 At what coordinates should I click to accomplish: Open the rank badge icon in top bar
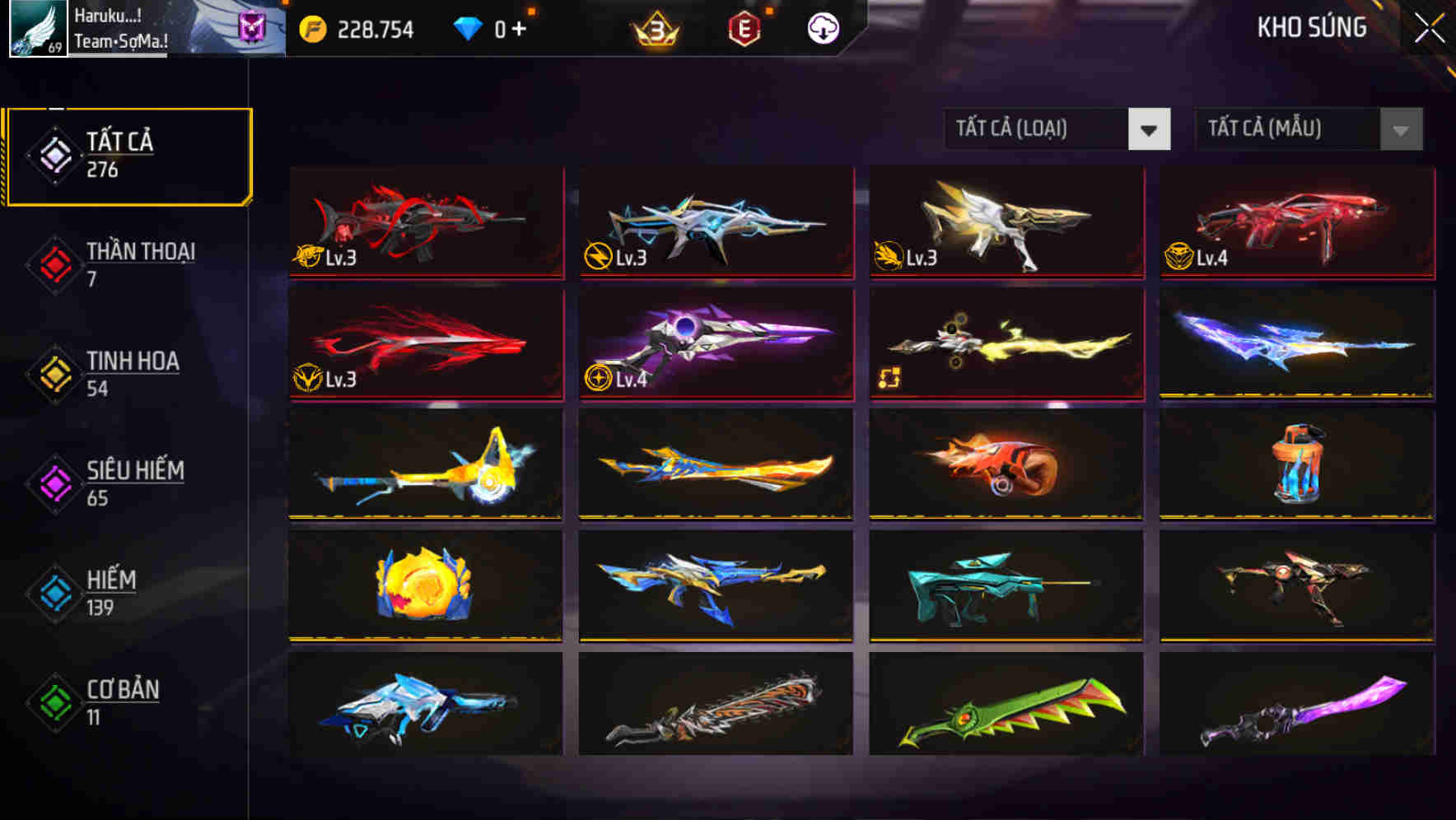pos(655,29)
